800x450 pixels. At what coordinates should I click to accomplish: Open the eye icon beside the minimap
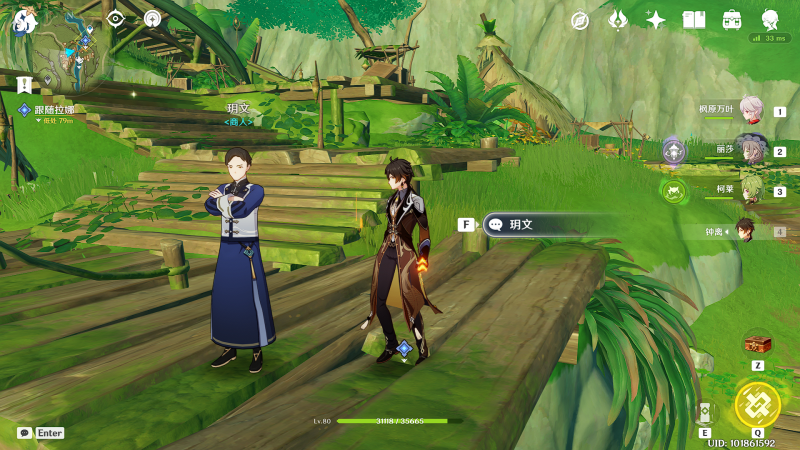115,18
